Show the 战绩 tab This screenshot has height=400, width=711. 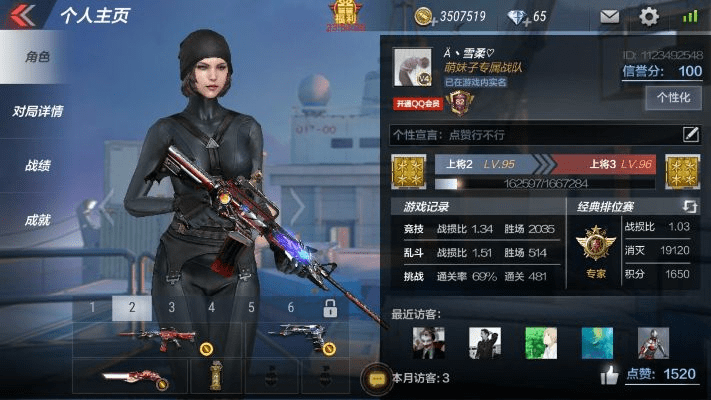pyautogui.click(x=38, y=166)
